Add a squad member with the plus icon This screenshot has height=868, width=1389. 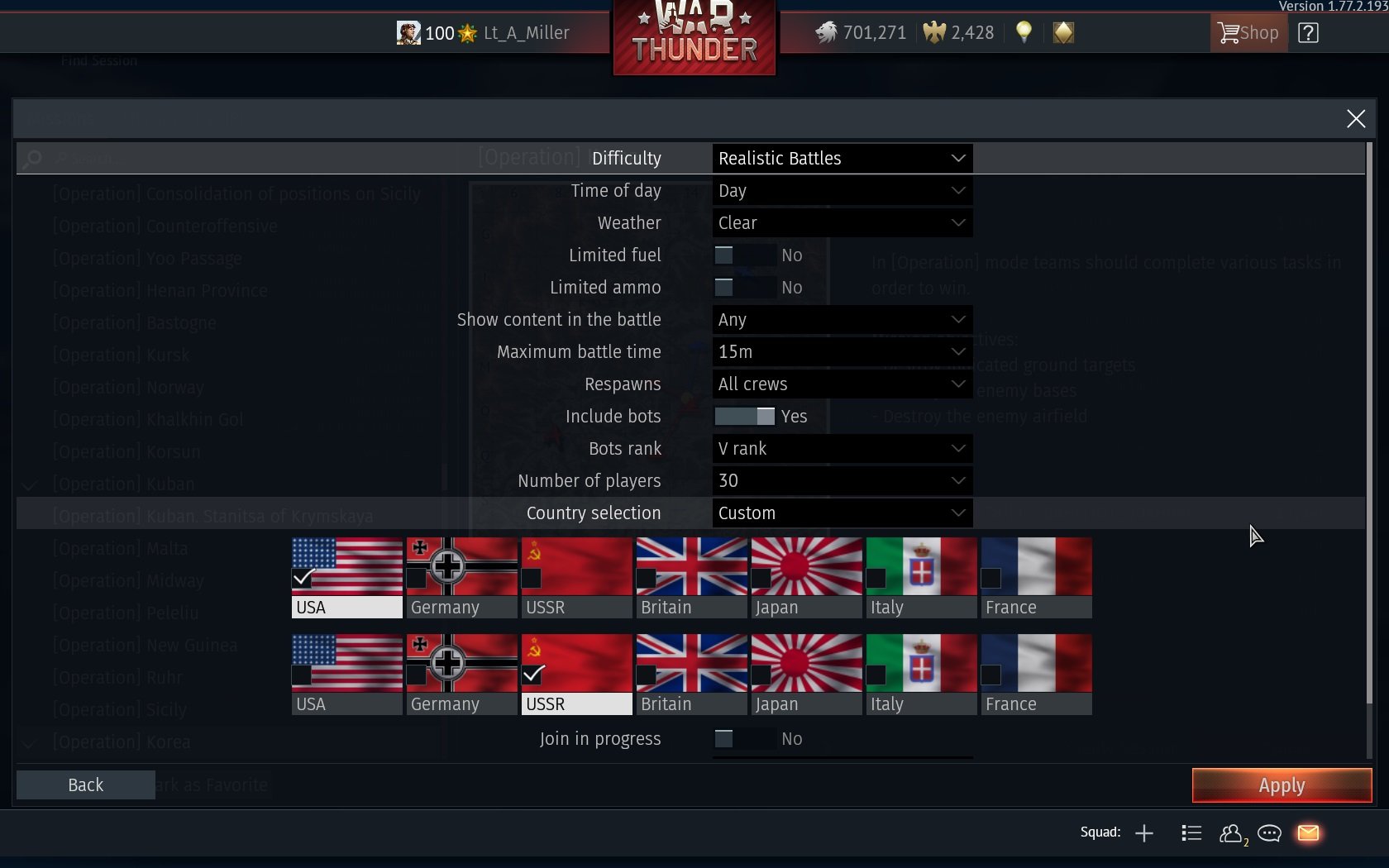pyautogui.click(x=1144, y=833)
